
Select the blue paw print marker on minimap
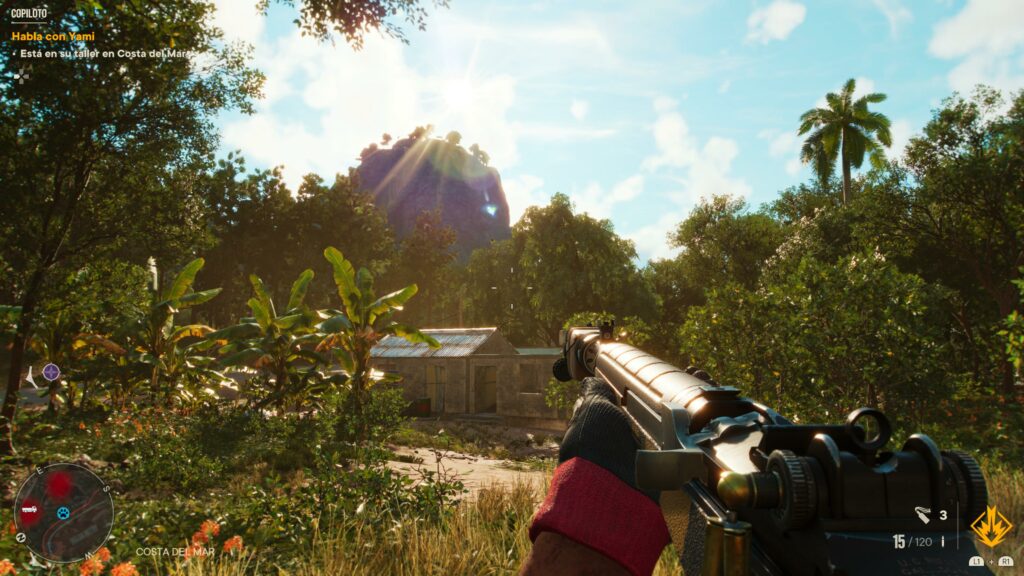click(62, 513)
